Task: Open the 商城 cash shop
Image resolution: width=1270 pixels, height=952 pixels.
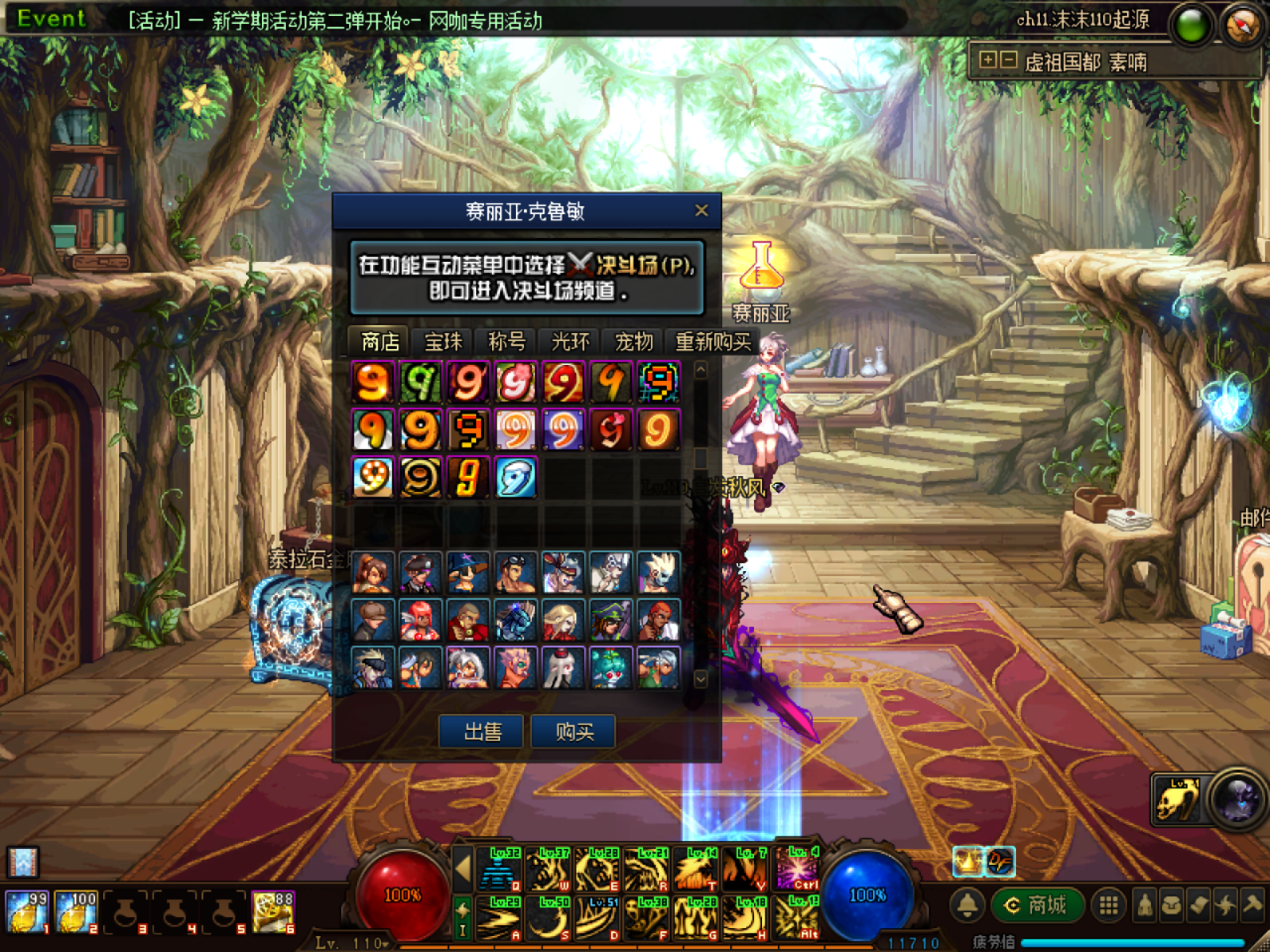Action: [x=1036, y=905]
